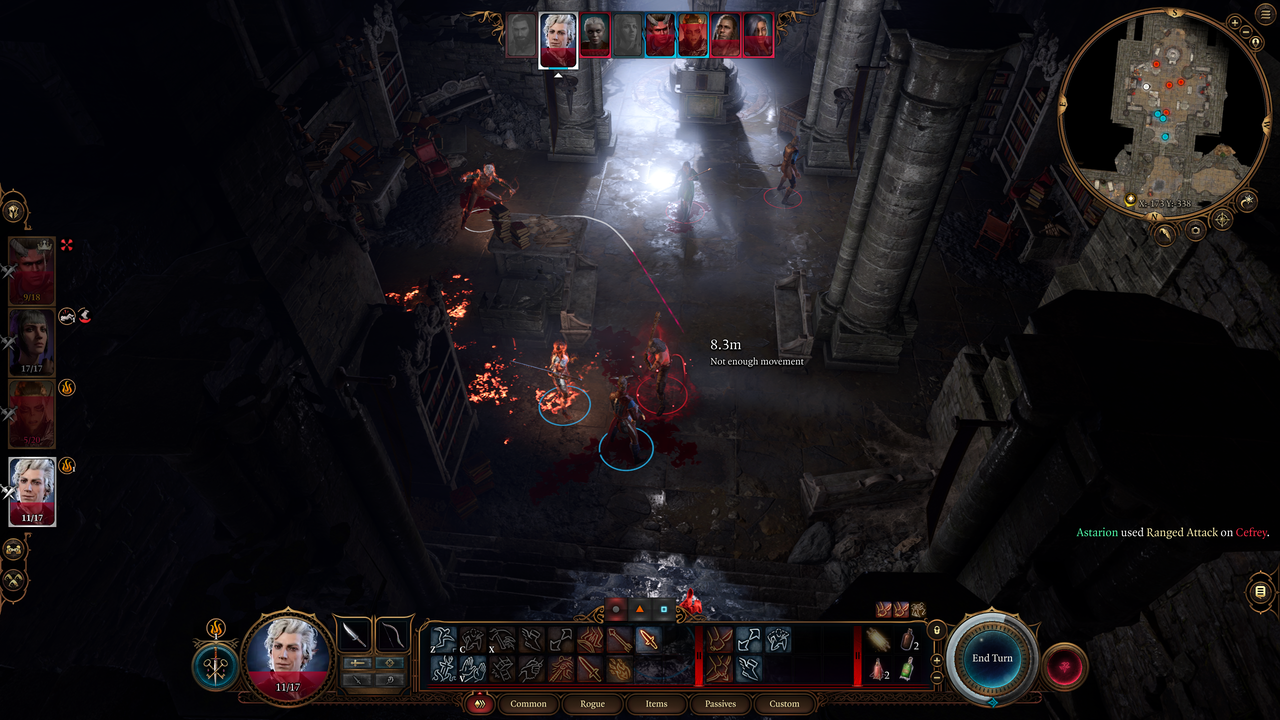Open the combat log scroll button
Screen dimensions: 1280x720
(x=1260, y=592)
